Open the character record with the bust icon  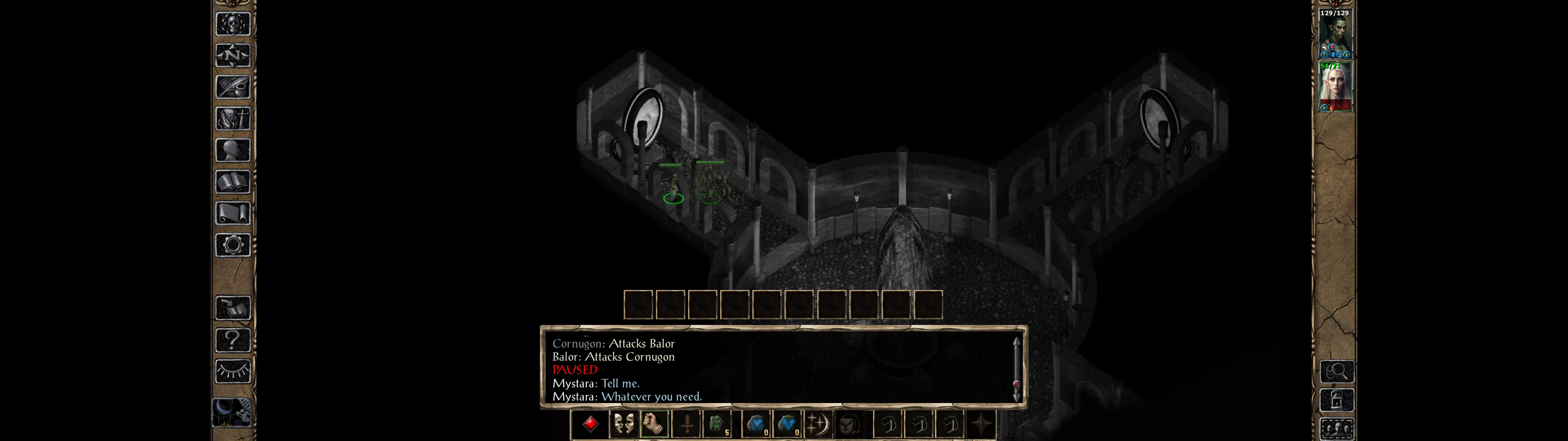click(232, 150)
